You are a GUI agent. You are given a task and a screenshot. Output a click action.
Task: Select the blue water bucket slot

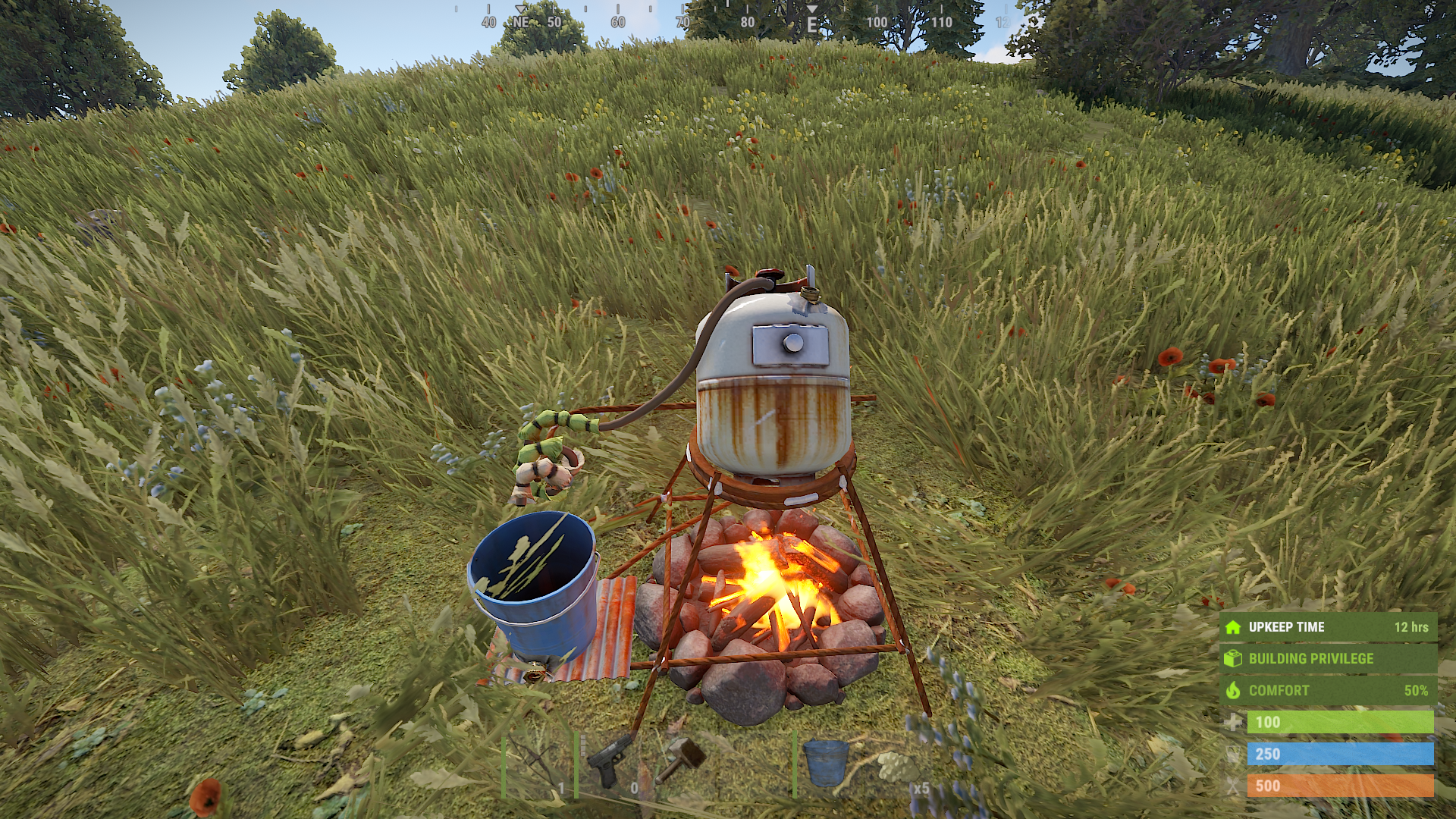pyautogui.click(x=827, y=763)
